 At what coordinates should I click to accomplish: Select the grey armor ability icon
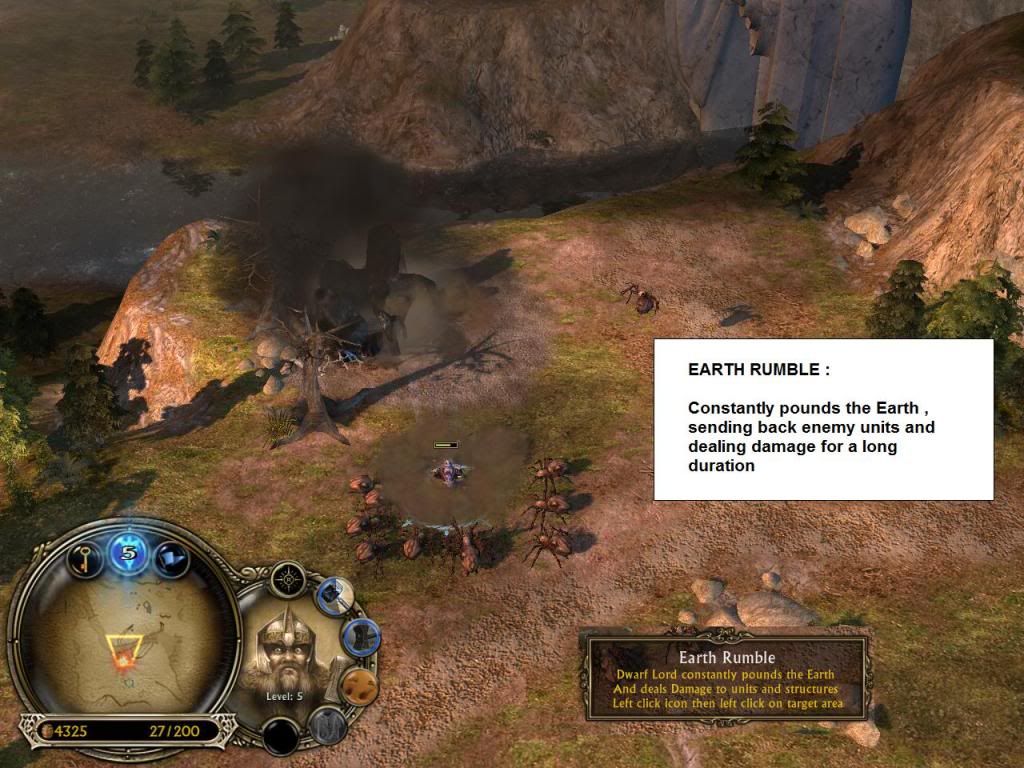(326, 724)
